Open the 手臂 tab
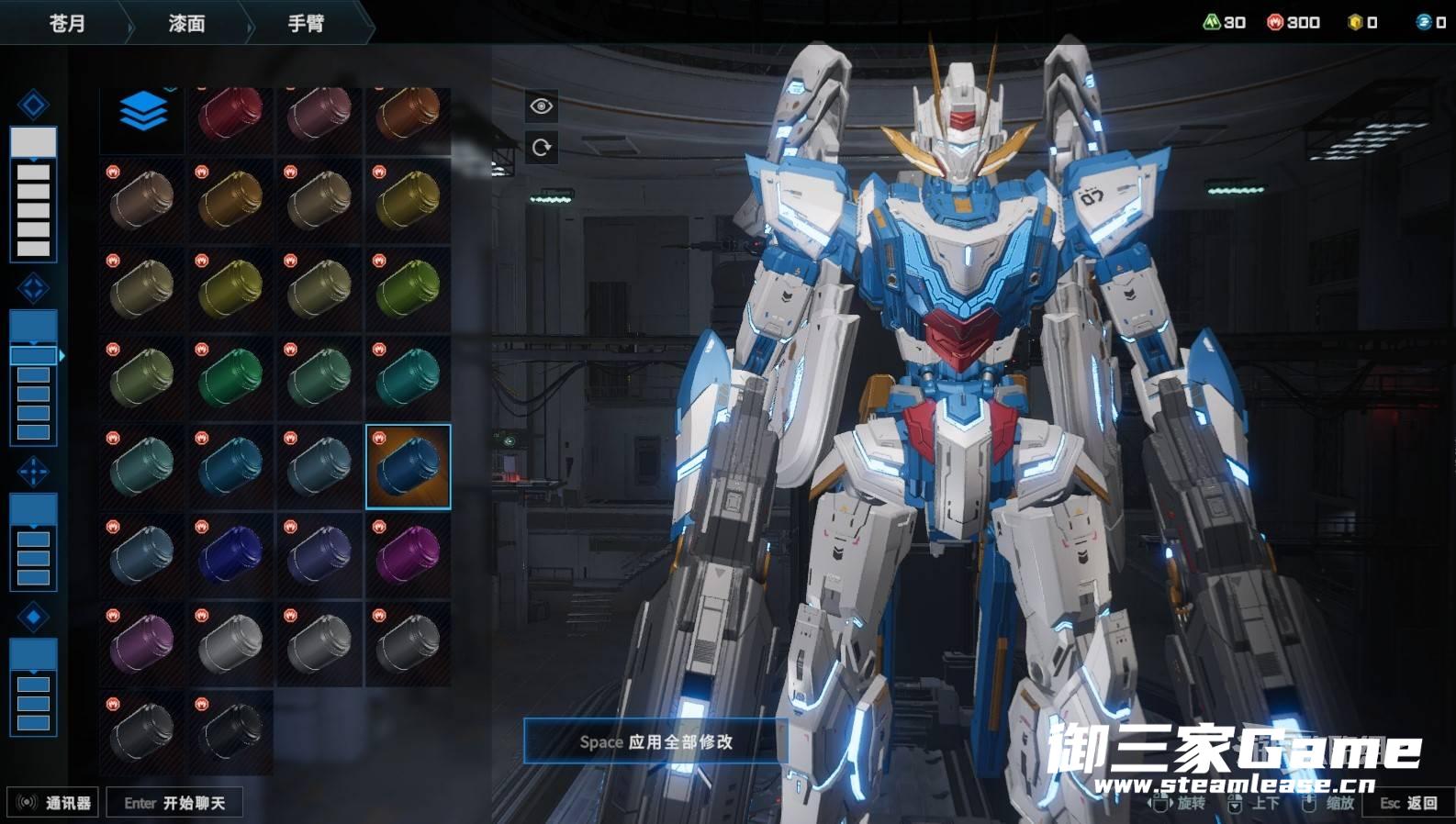The width and height of the screenshot is (1456, 824). pyautogui.click(x=306, y=23)
